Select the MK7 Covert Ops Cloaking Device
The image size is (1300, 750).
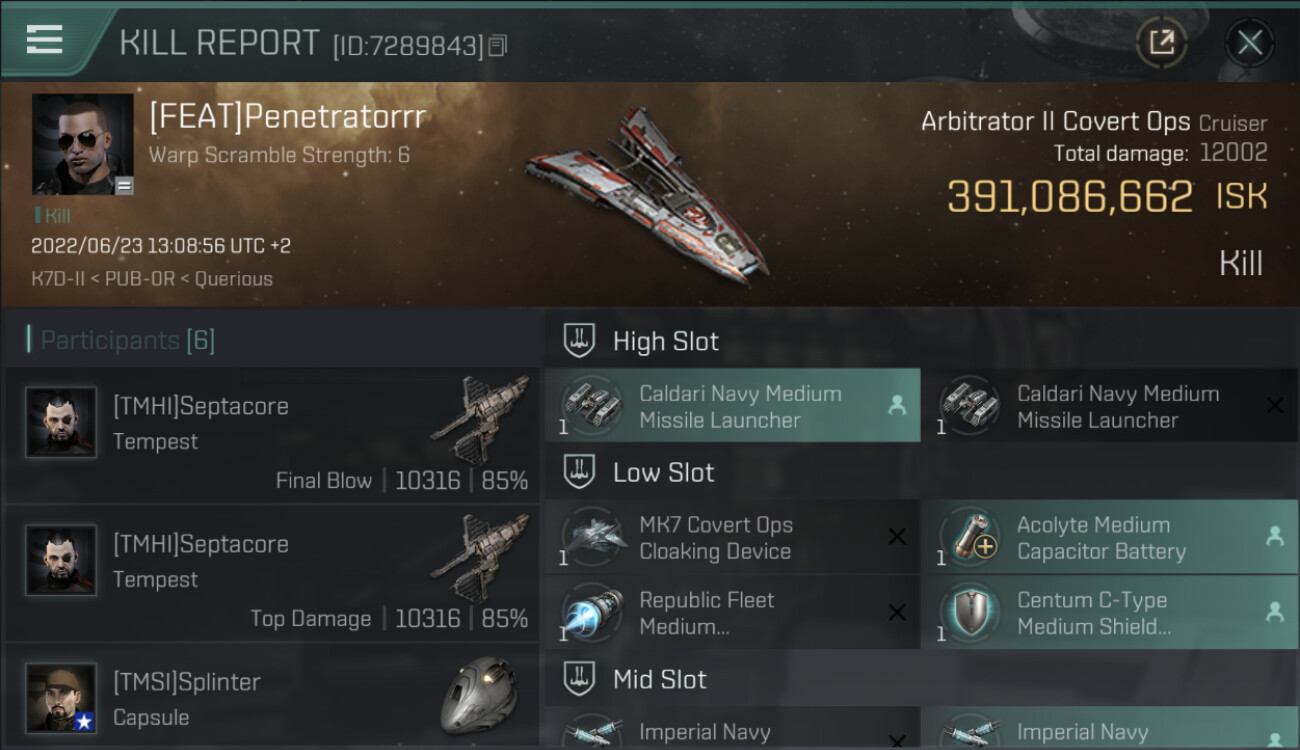(x=732, y=538)
